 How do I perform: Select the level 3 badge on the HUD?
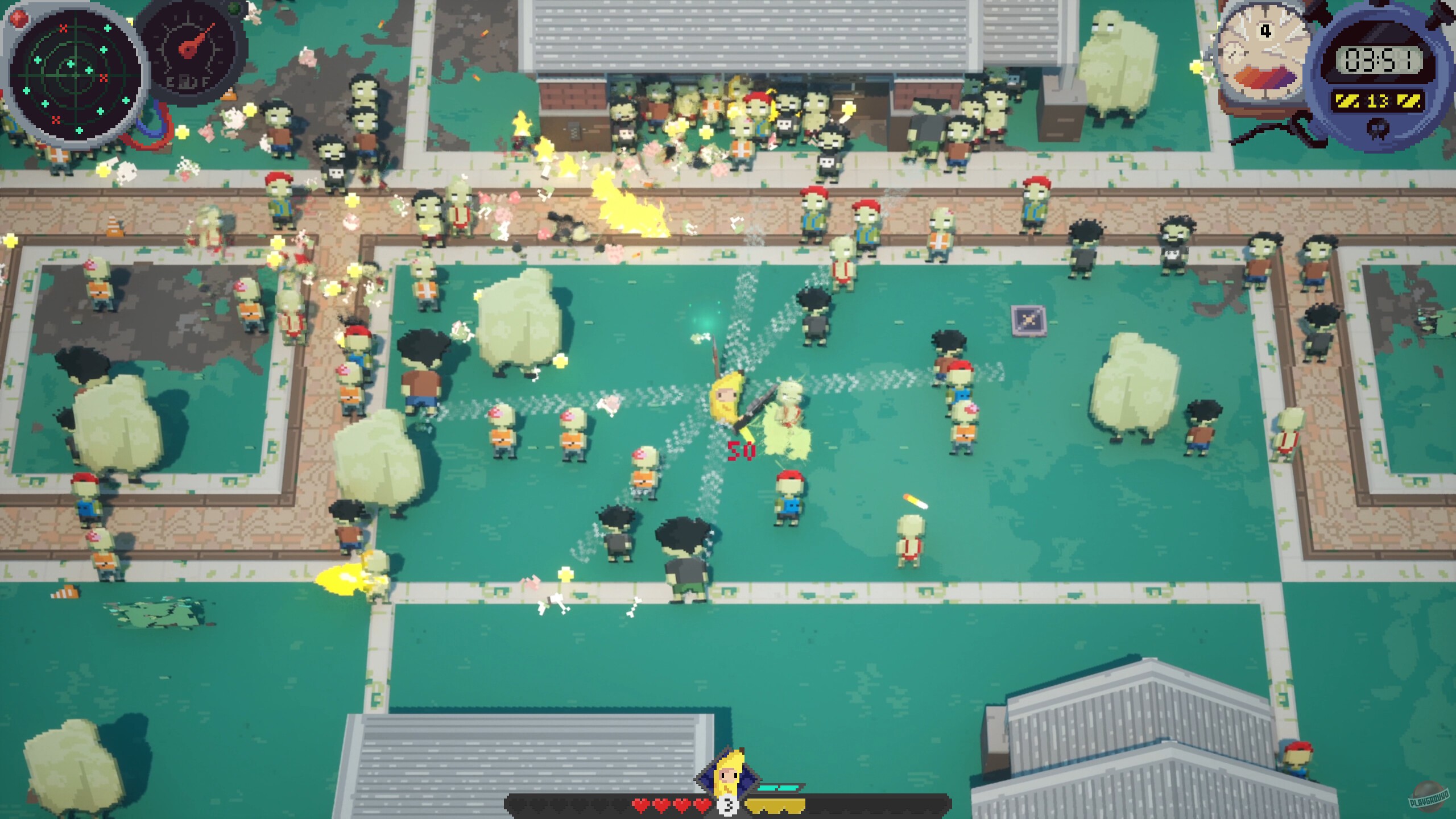tap(729, 806)
